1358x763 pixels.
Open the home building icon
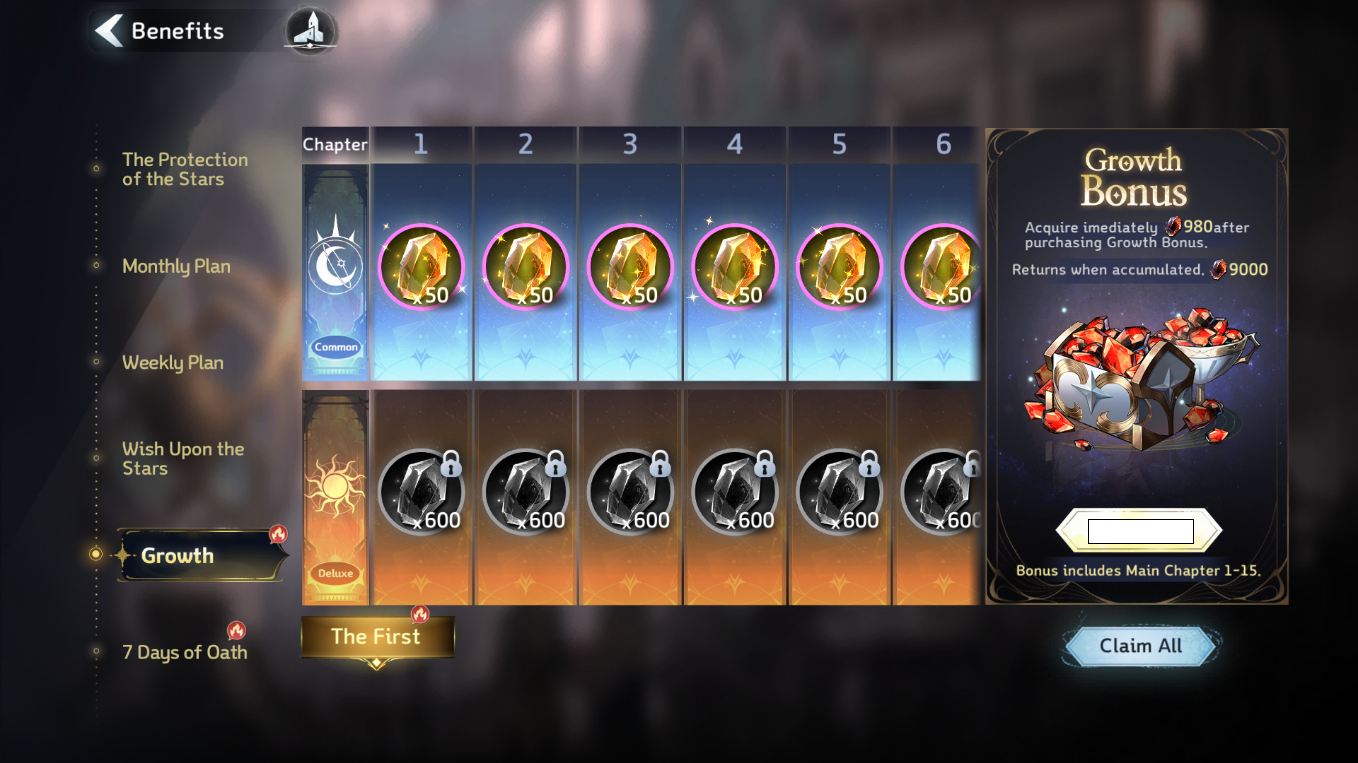click(x=311, y=30)
